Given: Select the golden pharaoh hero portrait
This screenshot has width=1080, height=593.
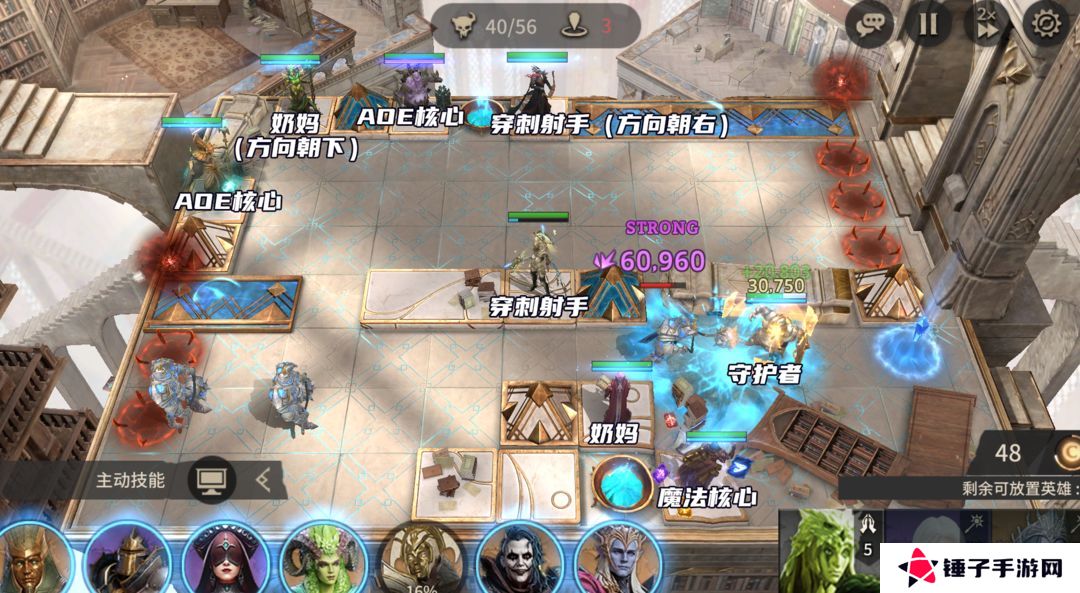Looking at the screenshot, I should point(32,560).
